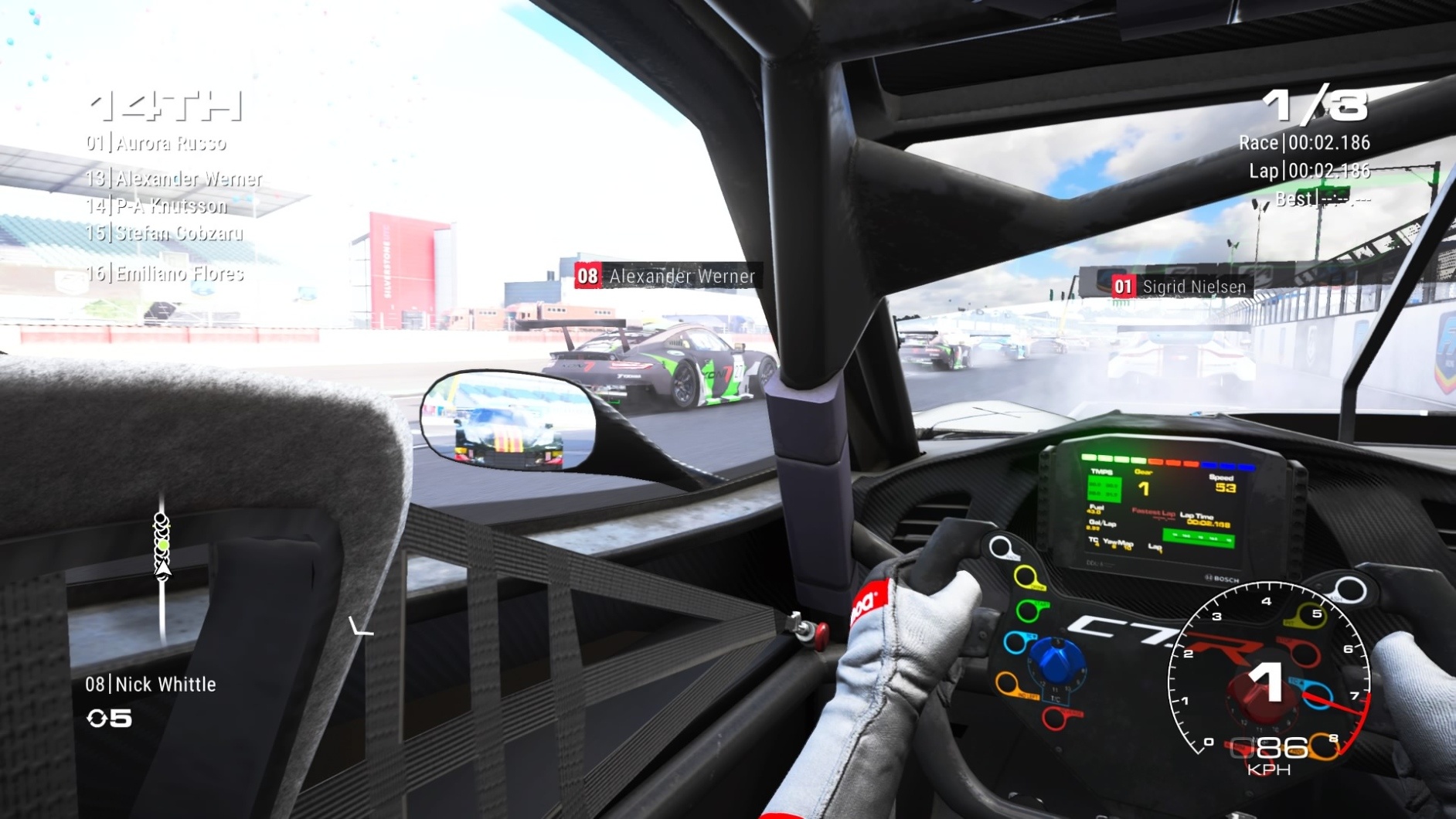Screen dimensions: 1456x819
Task: Select the 01 Sigrid Nielsen car name tag
Action: pos(1179,287)
